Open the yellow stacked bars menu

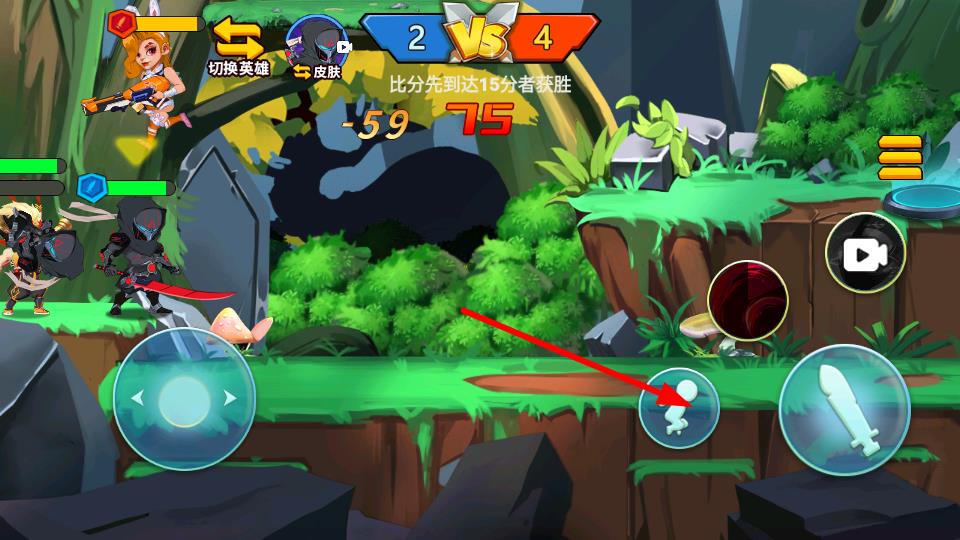coord(899,157)
